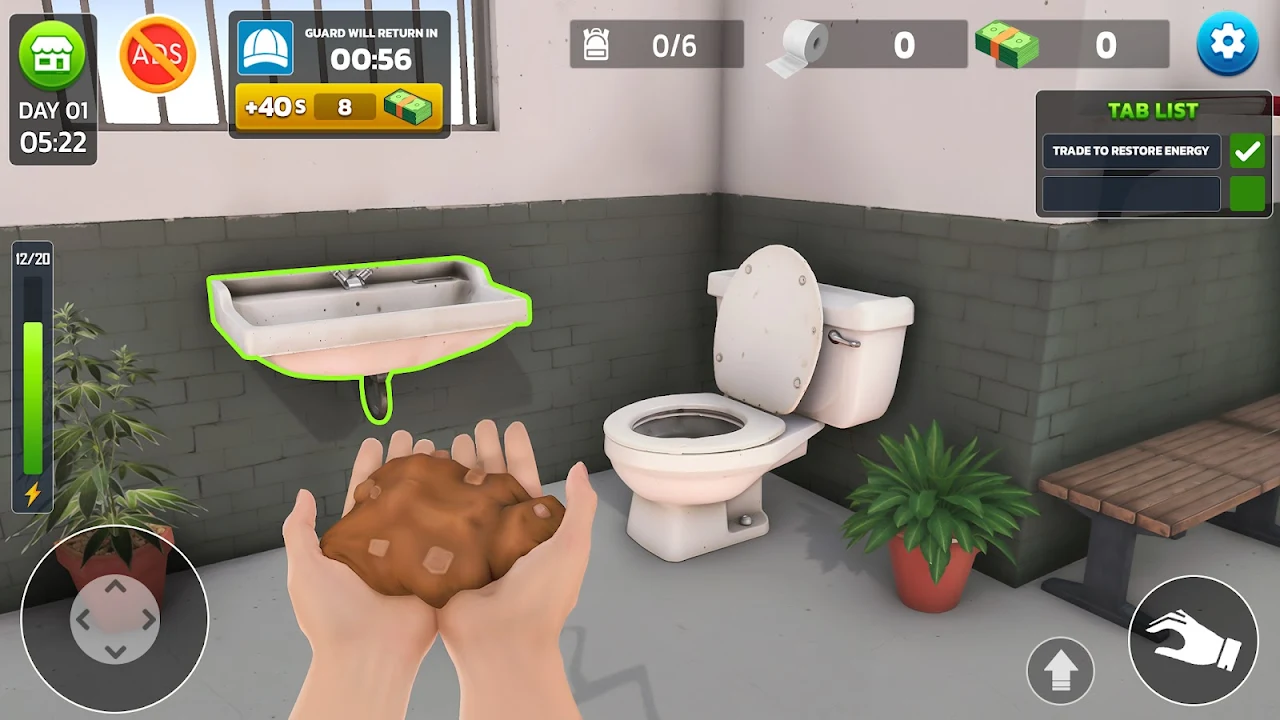
Task: Open settings with the blue gear button
Action: pyautogui.click(x=1227, y=44)
